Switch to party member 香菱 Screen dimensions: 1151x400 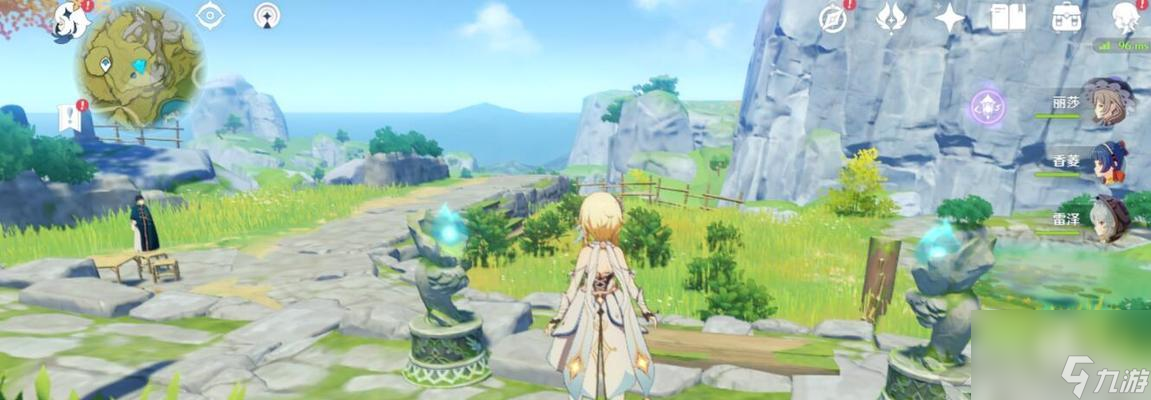pyautogui.click(x=1107, y=160)
